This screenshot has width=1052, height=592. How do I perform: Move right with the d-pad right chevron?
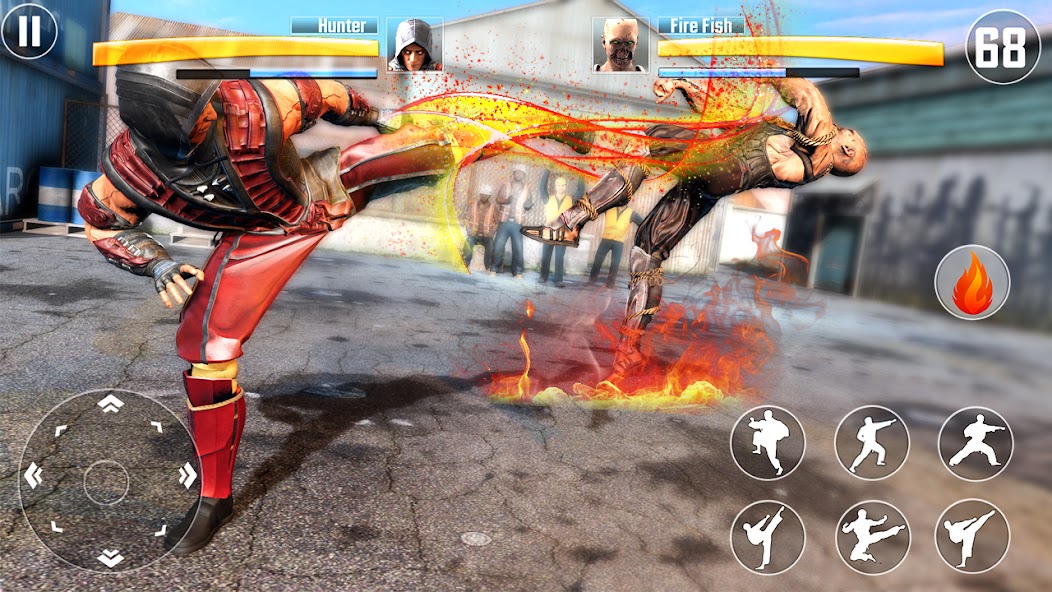[x=187, y=477]
